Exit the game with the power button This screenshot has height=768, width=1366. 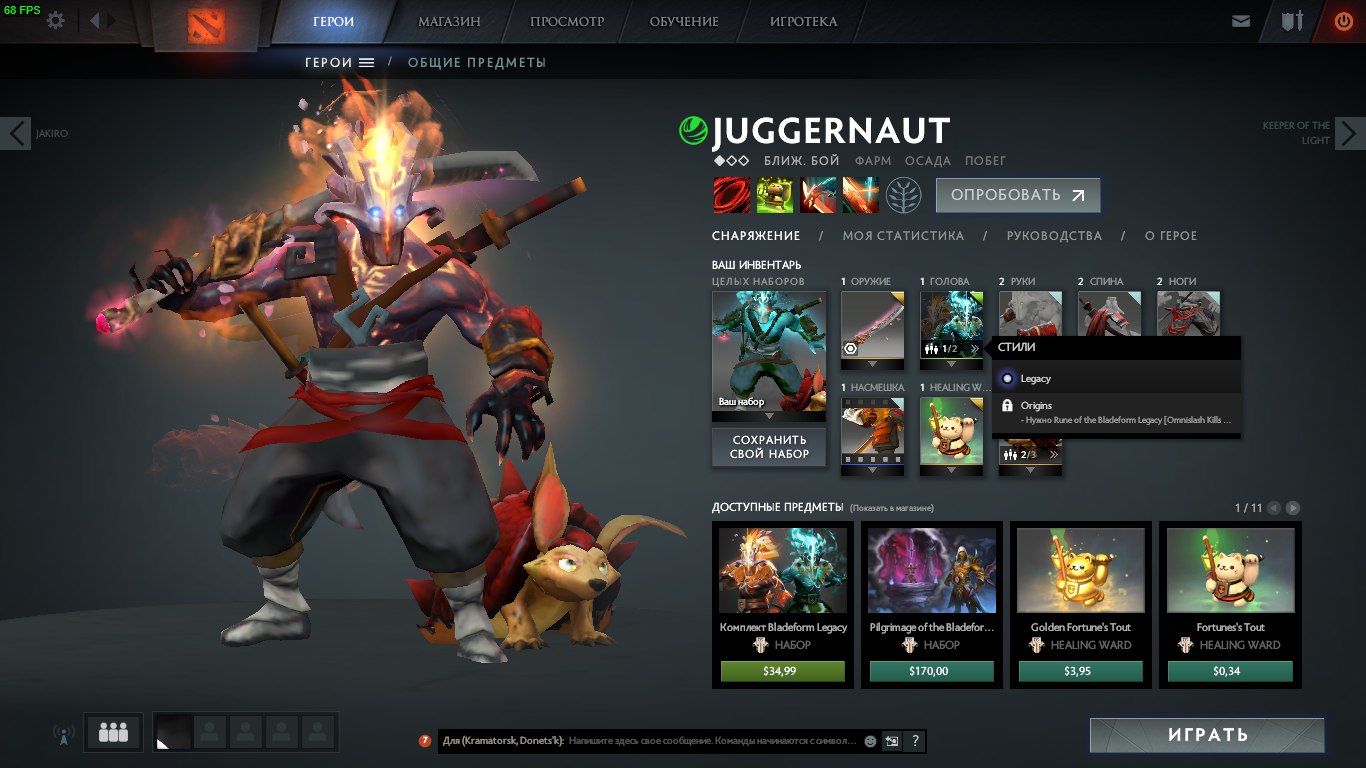[x=1342, y=21]
